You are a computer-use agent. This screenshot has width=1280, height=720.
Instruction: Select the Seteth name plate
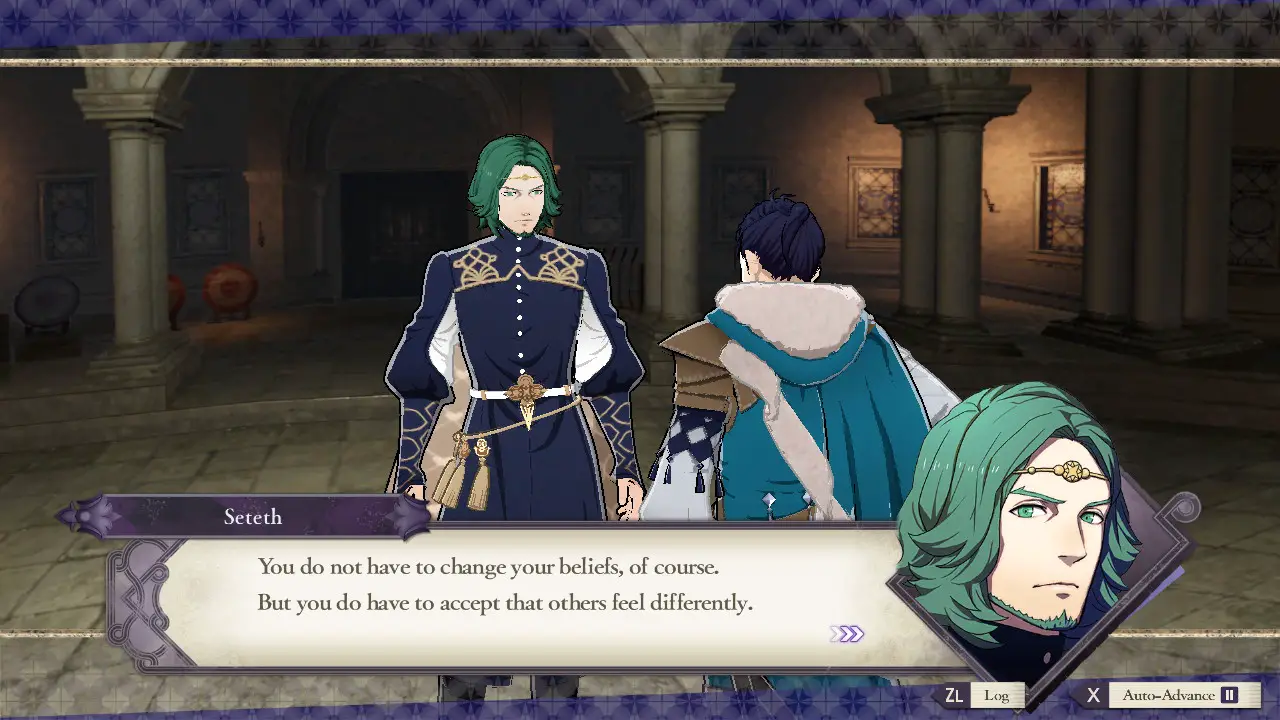(253, 517)
